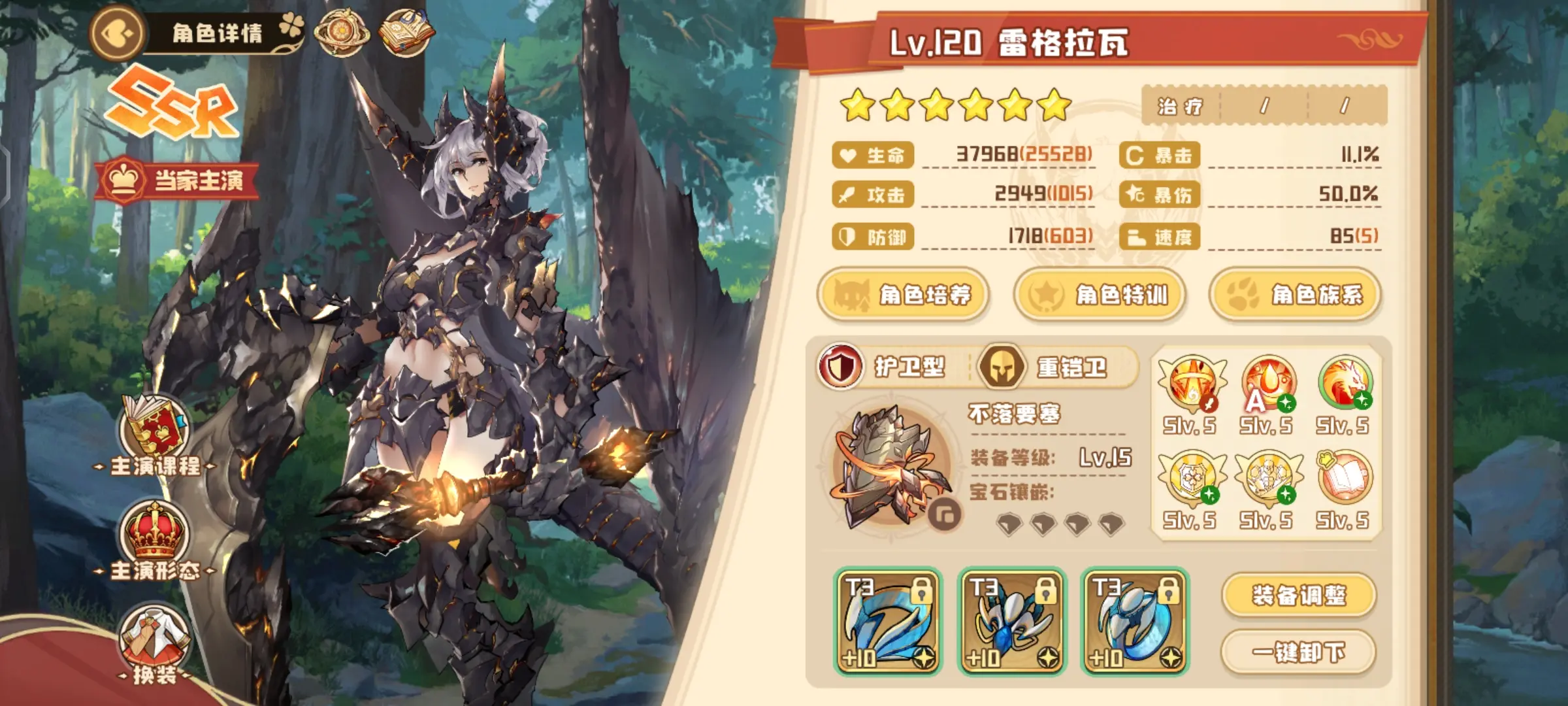Click 一键卸下 unequip all button
1568x706 pixels.
pyautogui.click(x=1299, y=652)
